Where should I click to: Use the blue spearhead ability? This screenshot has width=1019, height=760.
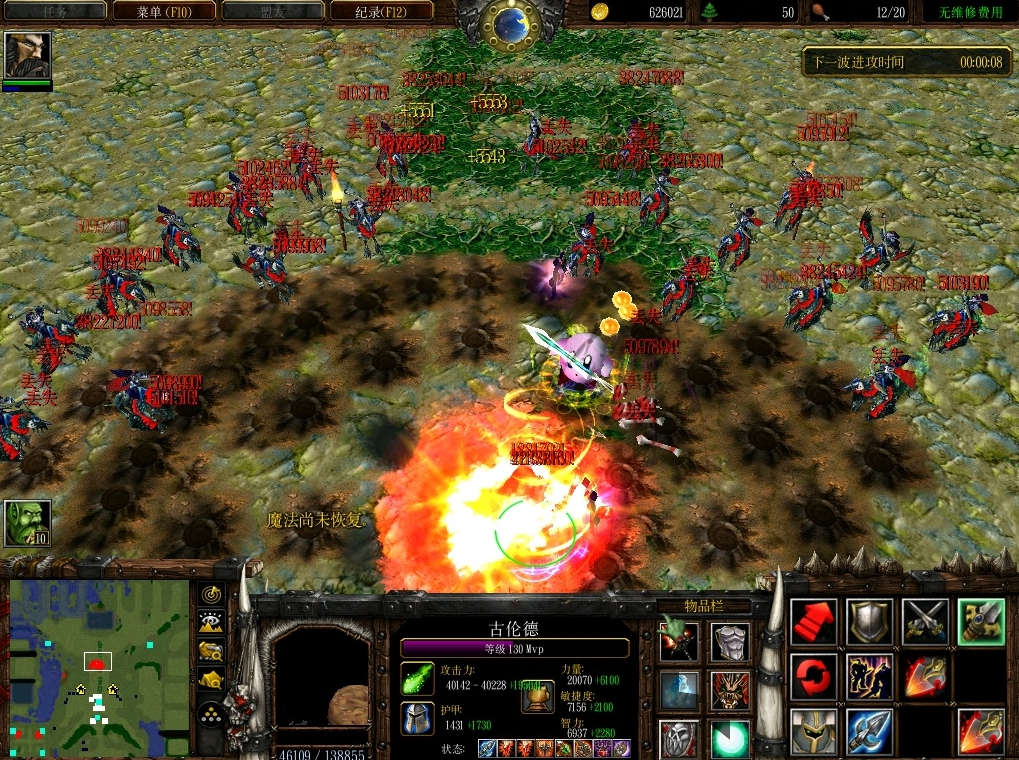click(x=870, y=732)
